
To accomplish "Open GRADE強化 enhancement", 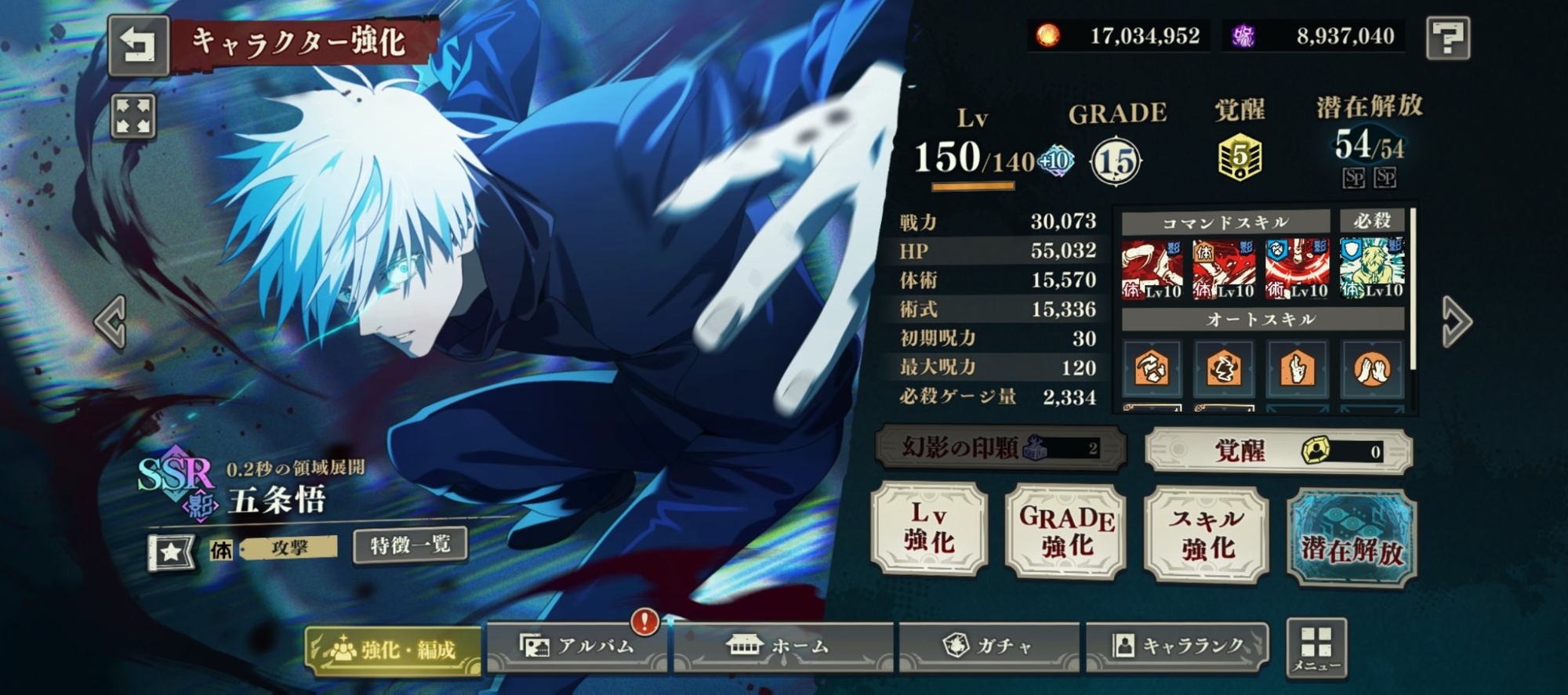I will tap(1066, 532).
